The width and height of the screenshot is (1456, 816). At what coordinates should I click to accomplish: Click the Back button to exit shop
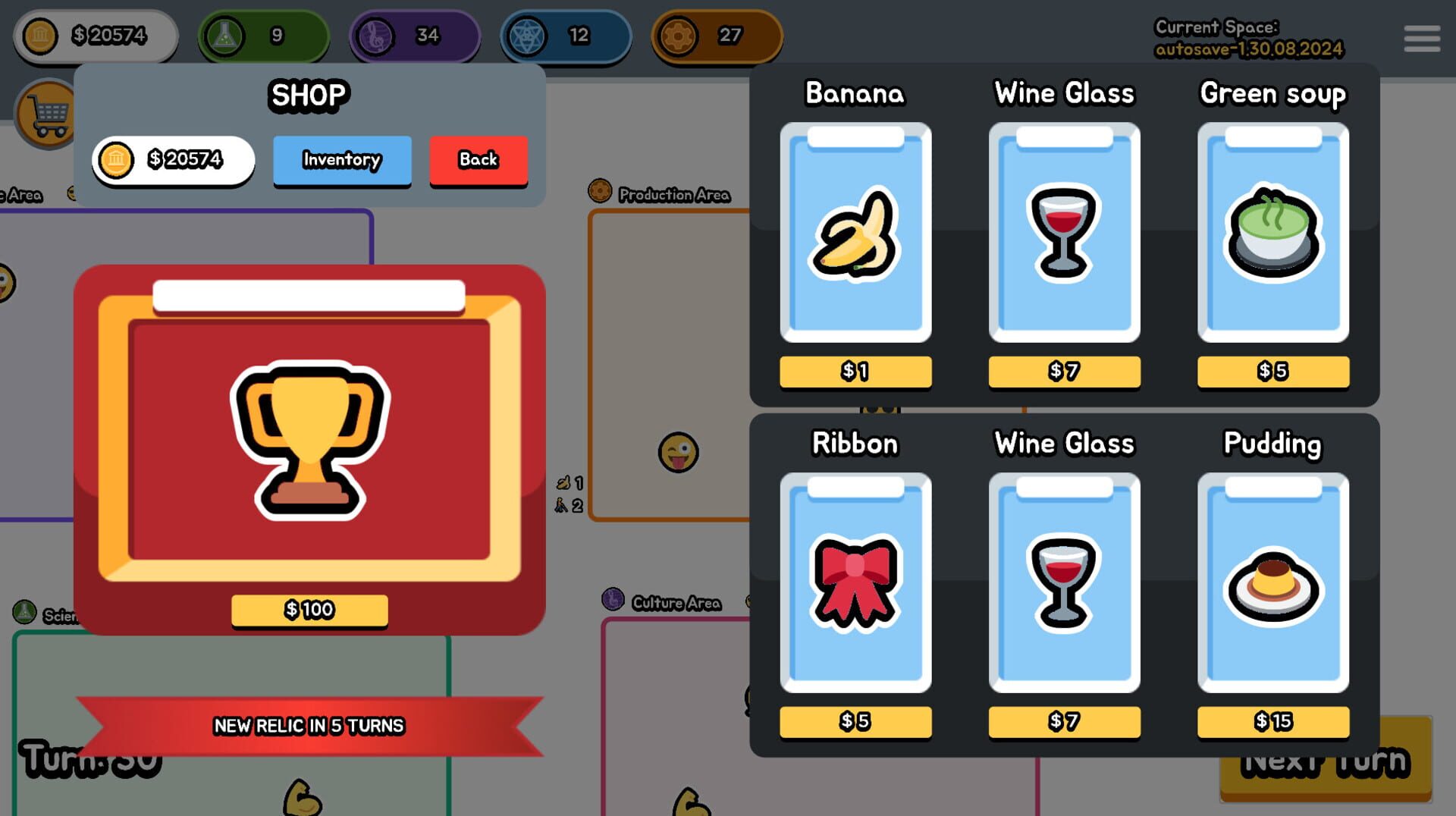coord(479,160)
